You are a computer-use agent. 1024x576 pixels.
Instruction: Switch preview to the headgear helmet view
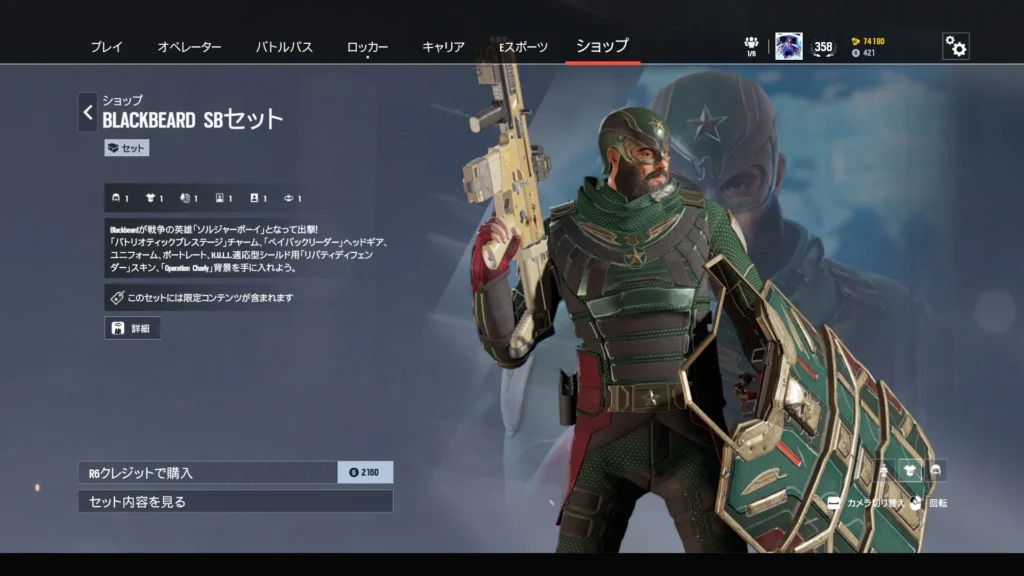click(936, 470)
